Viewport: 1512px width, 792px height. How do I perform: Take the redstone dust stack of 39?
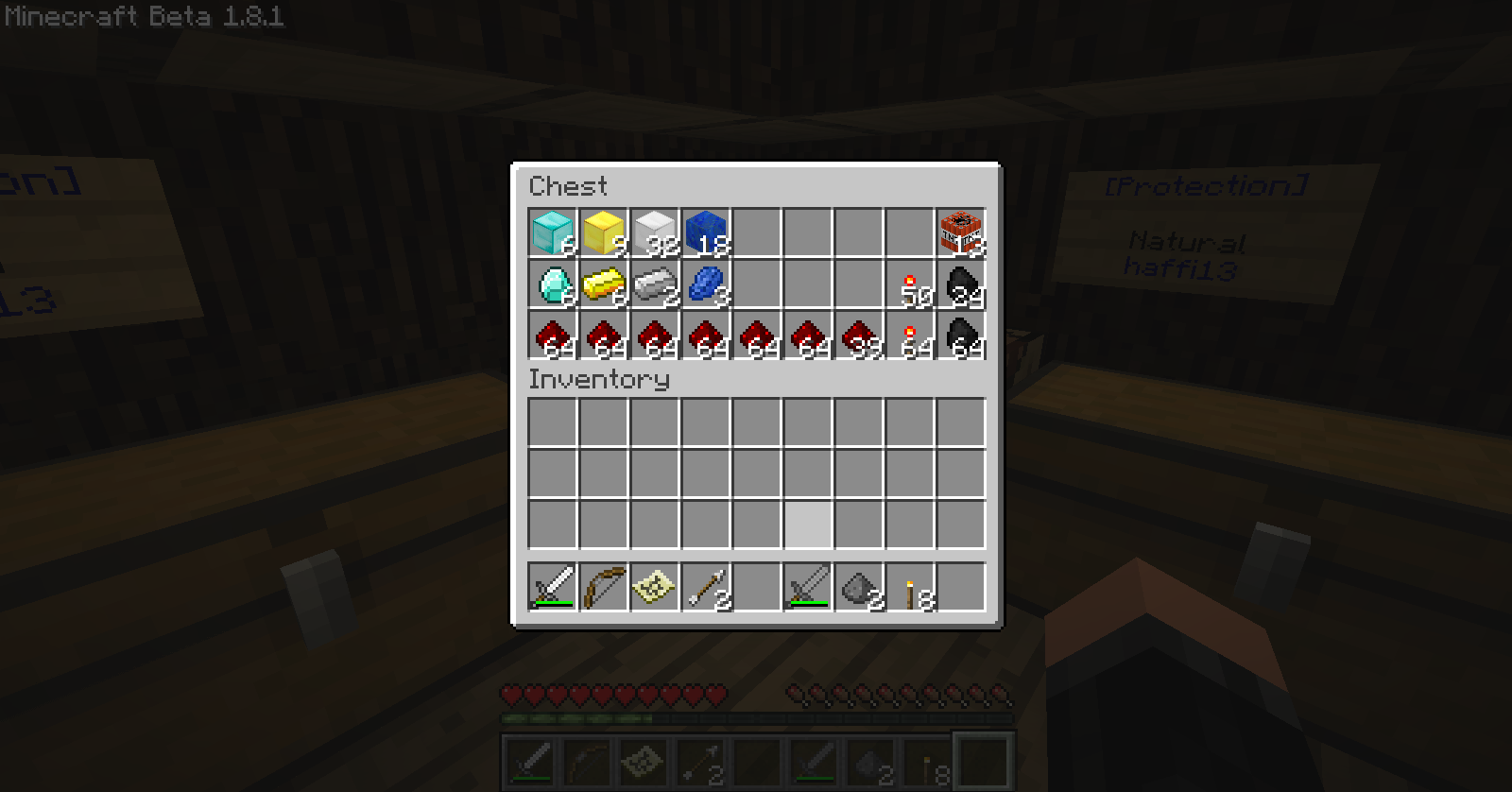(859, 335)
